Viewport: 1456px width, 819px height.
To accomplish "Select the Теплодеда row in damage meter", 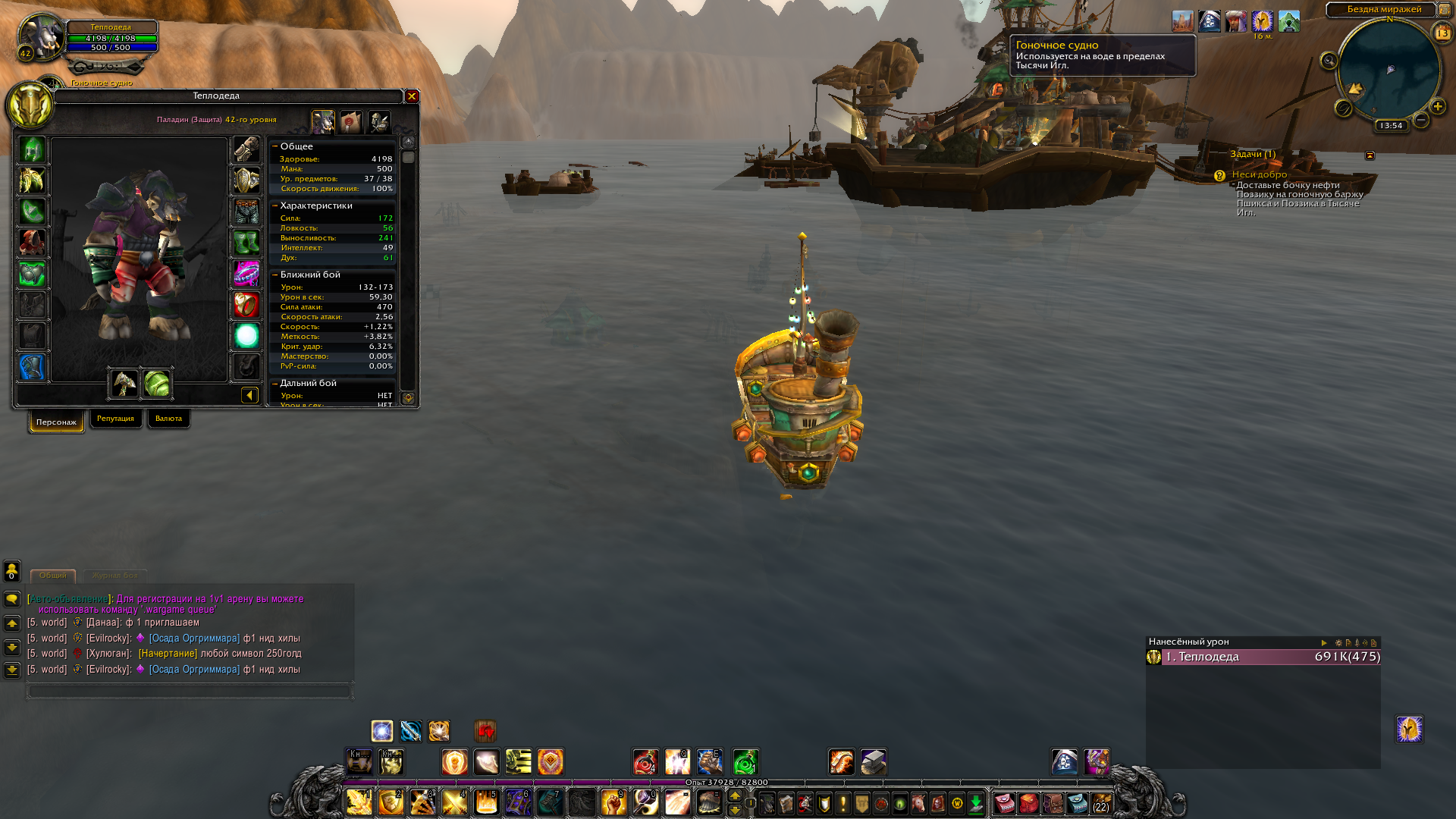I will 1263,657.
